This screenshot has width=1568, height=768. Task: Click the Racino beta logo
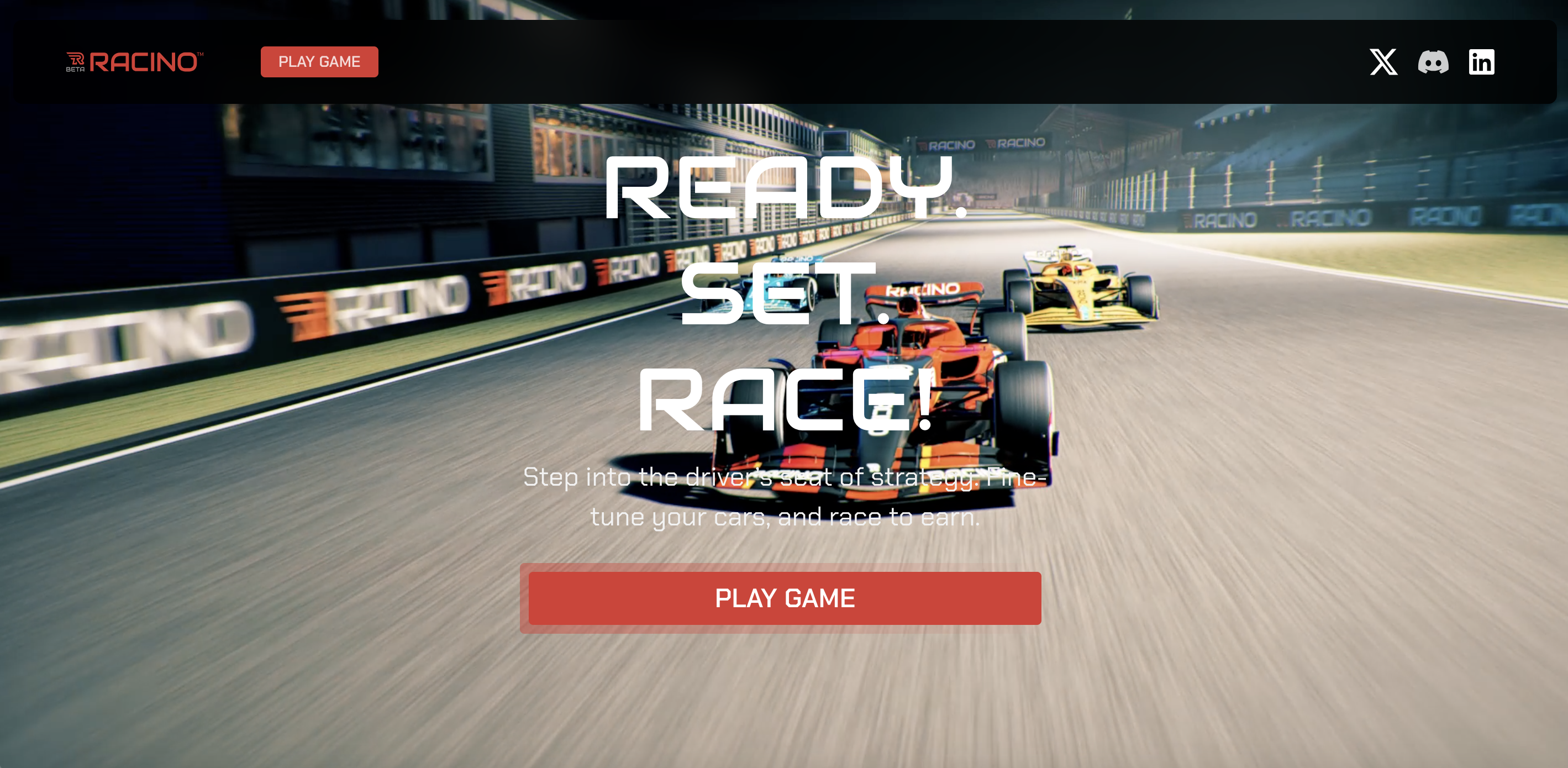tap(134, 62)
